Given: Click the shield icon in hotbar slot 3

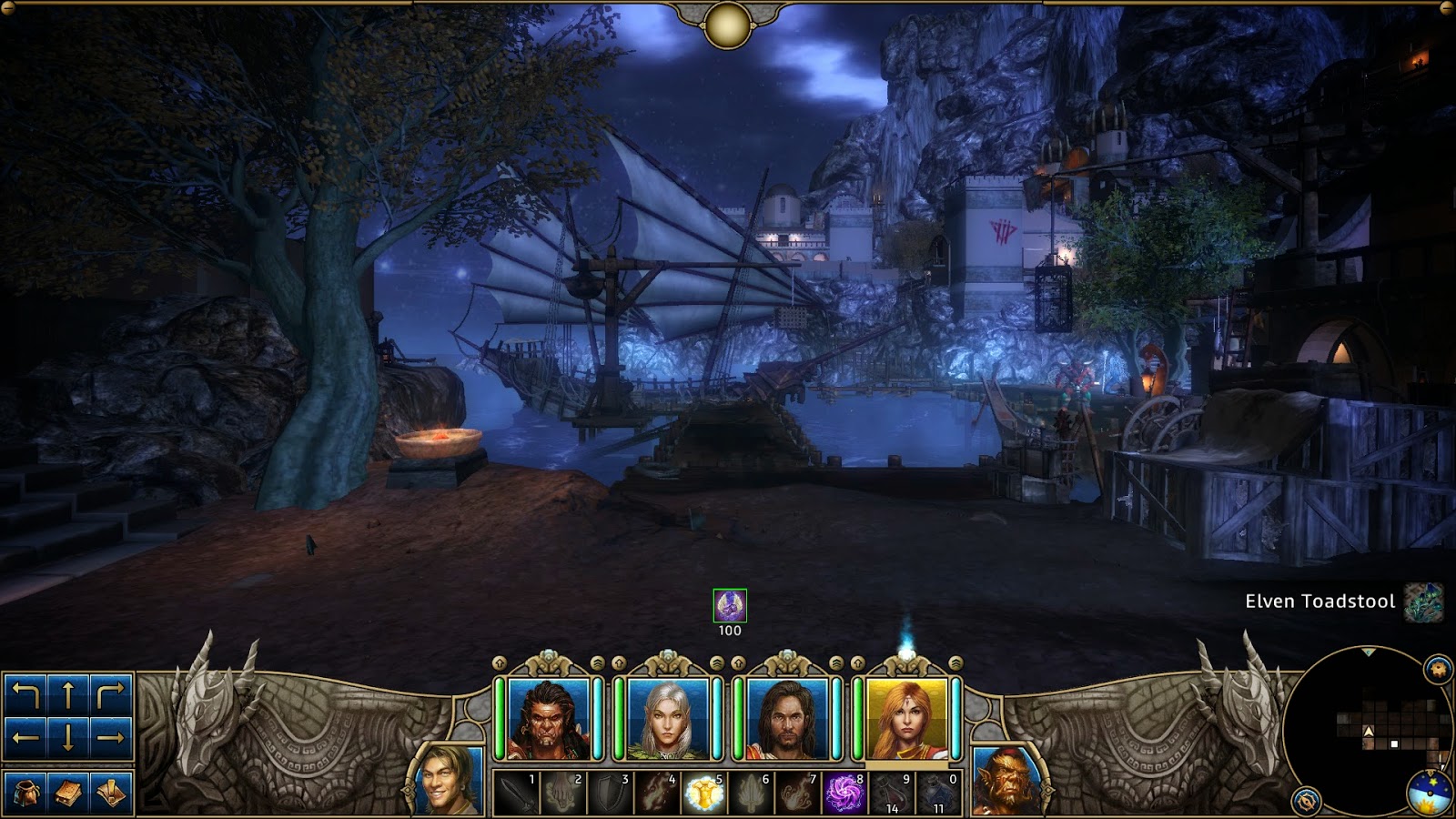Looking at the screenshot, I should tap(609, 794).
